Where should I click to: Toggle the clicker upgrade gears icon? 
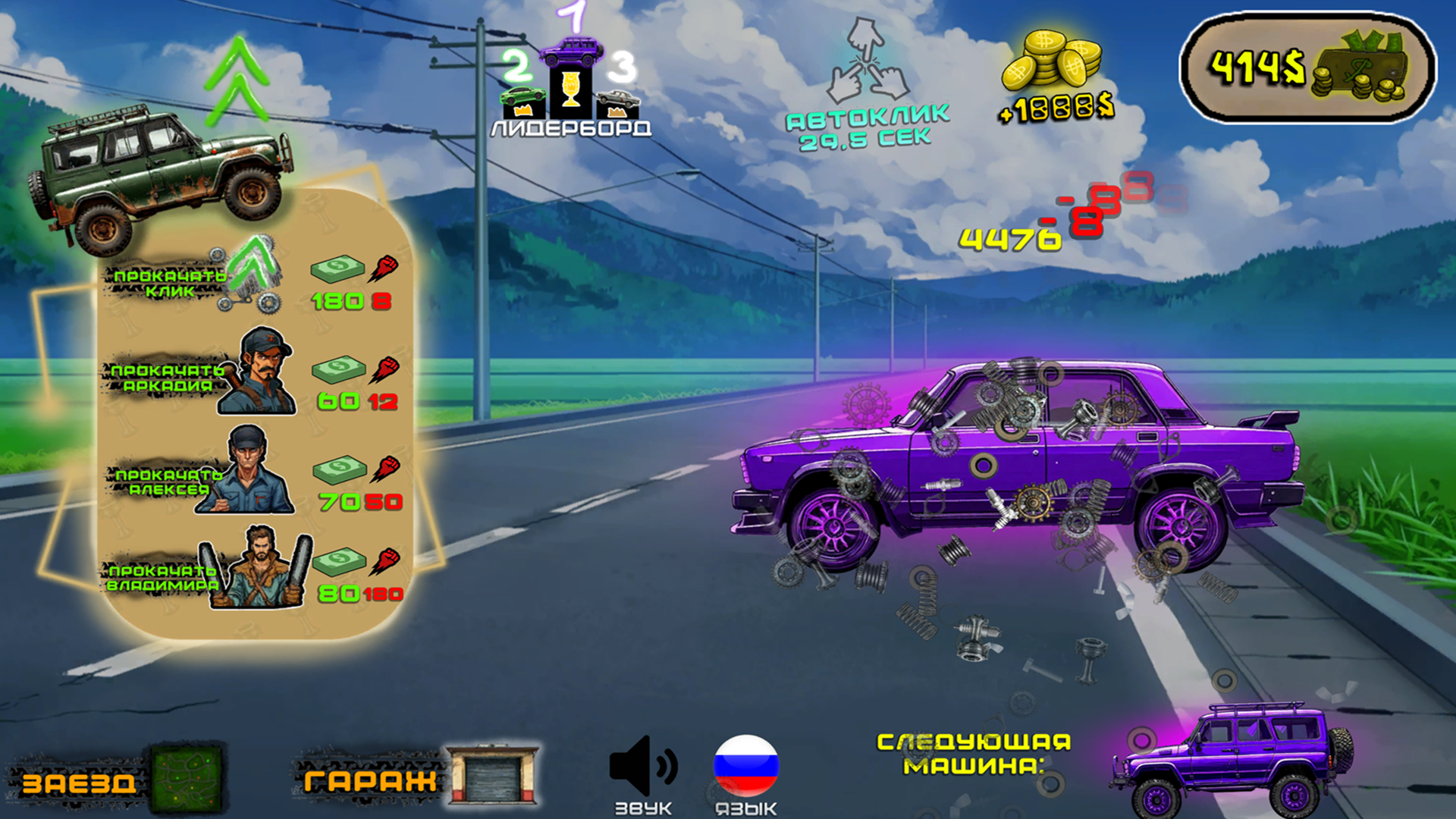tap(250, 281)
